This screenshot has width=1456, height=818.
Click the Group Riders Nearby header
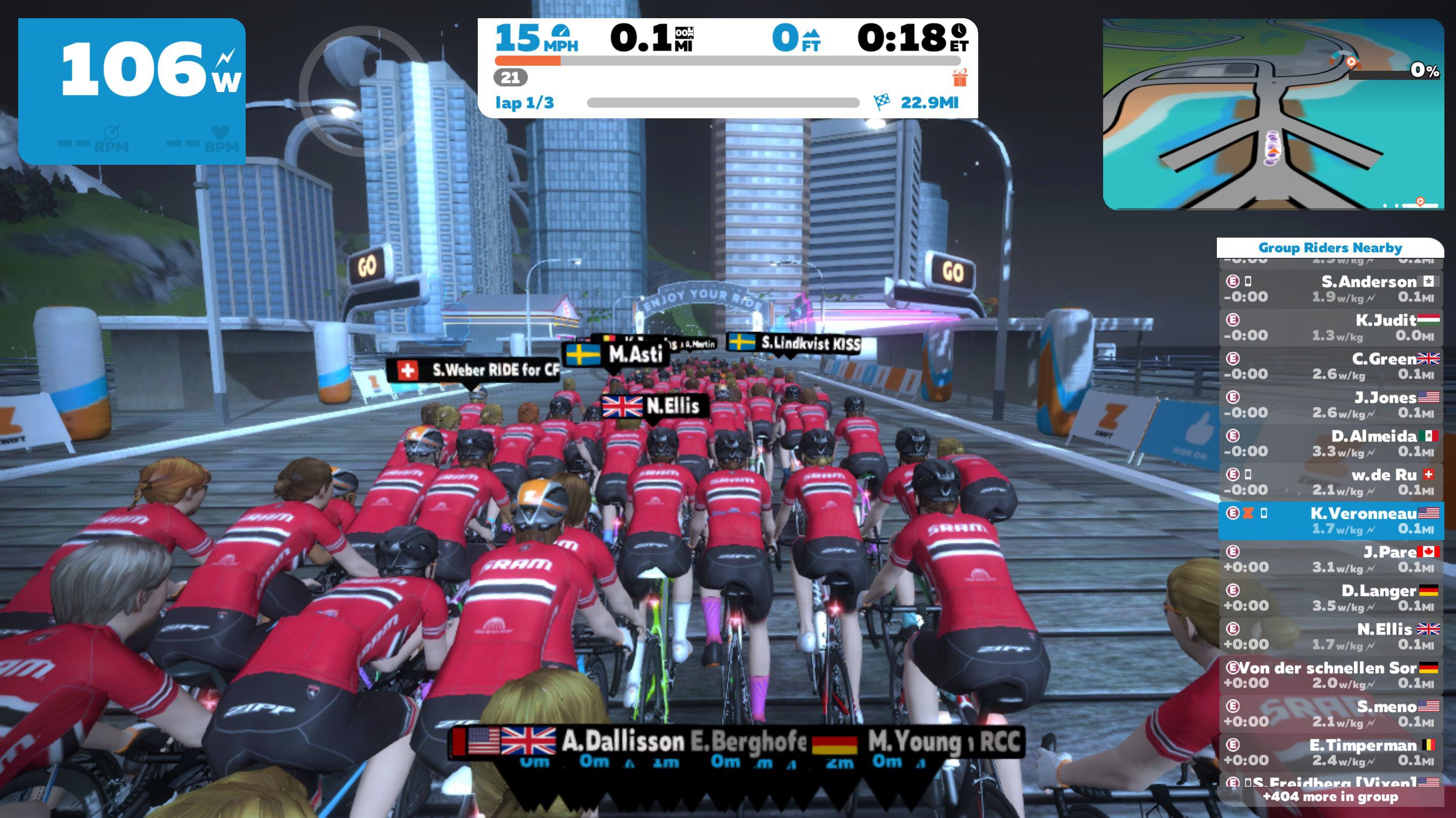[1330, 248]
